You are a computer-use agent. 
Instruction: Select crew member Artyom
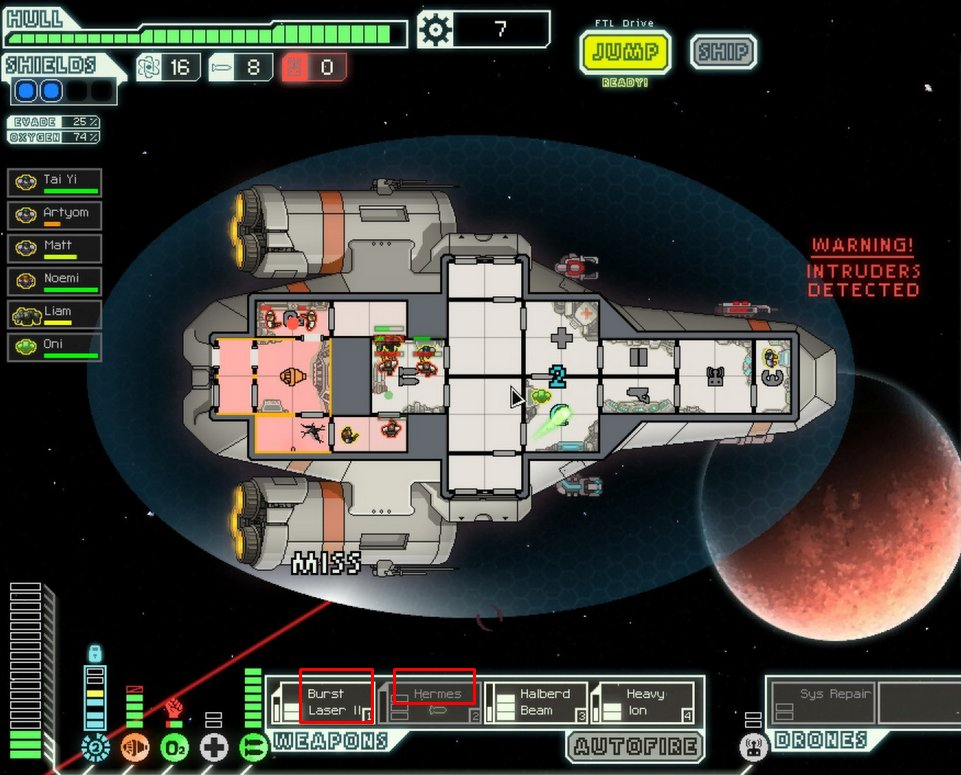pyautogui.click(x=55, y=215)
